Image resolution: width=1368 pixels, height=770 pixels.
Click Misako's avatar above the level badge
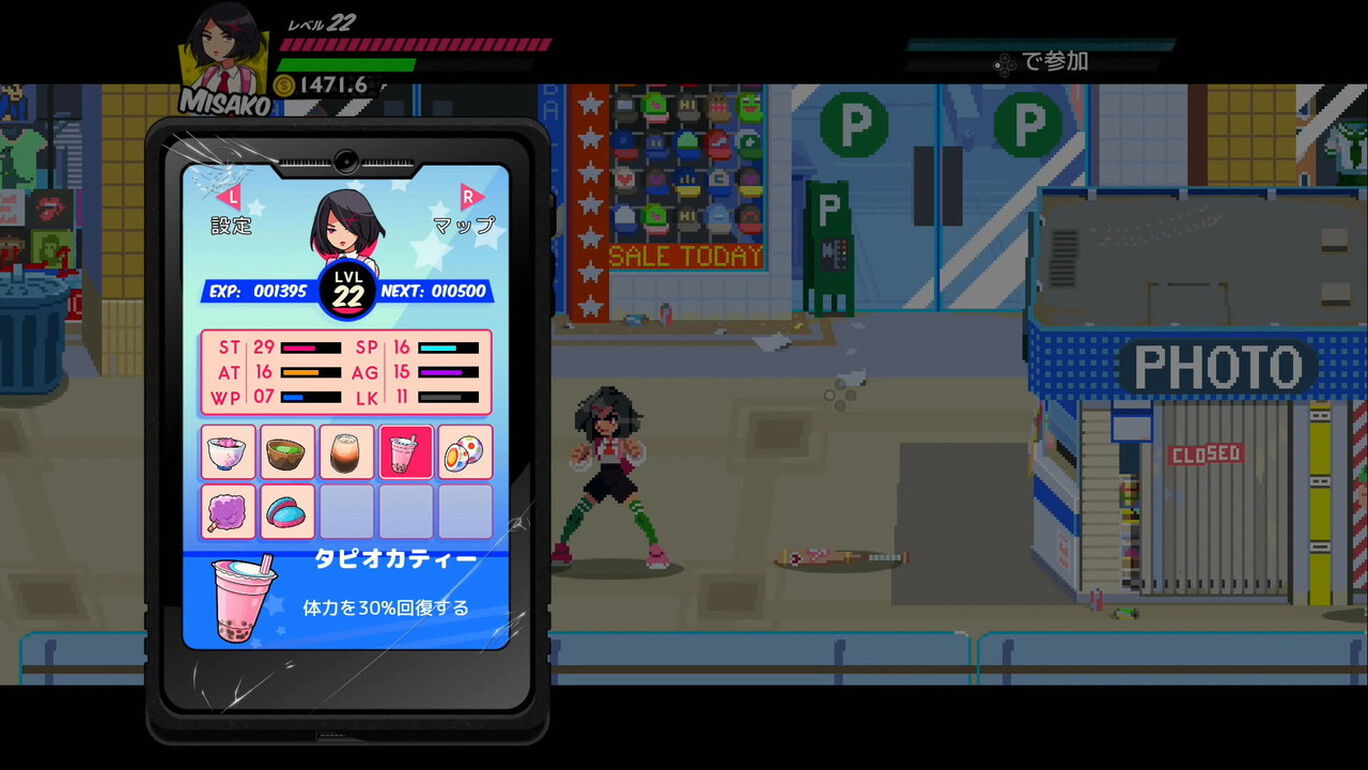pyautogui.click(x=345, y=225)
